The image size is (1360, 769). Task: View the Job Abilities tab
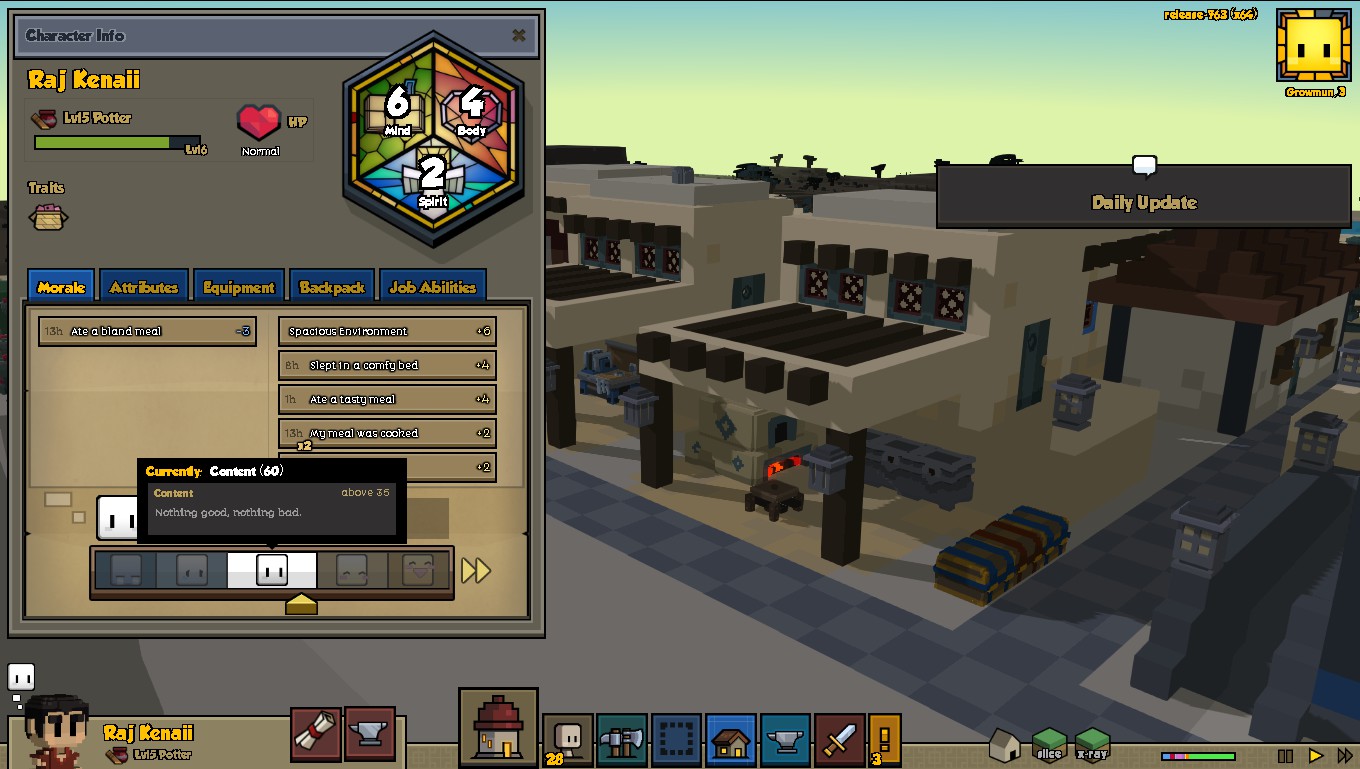(432, 287)
